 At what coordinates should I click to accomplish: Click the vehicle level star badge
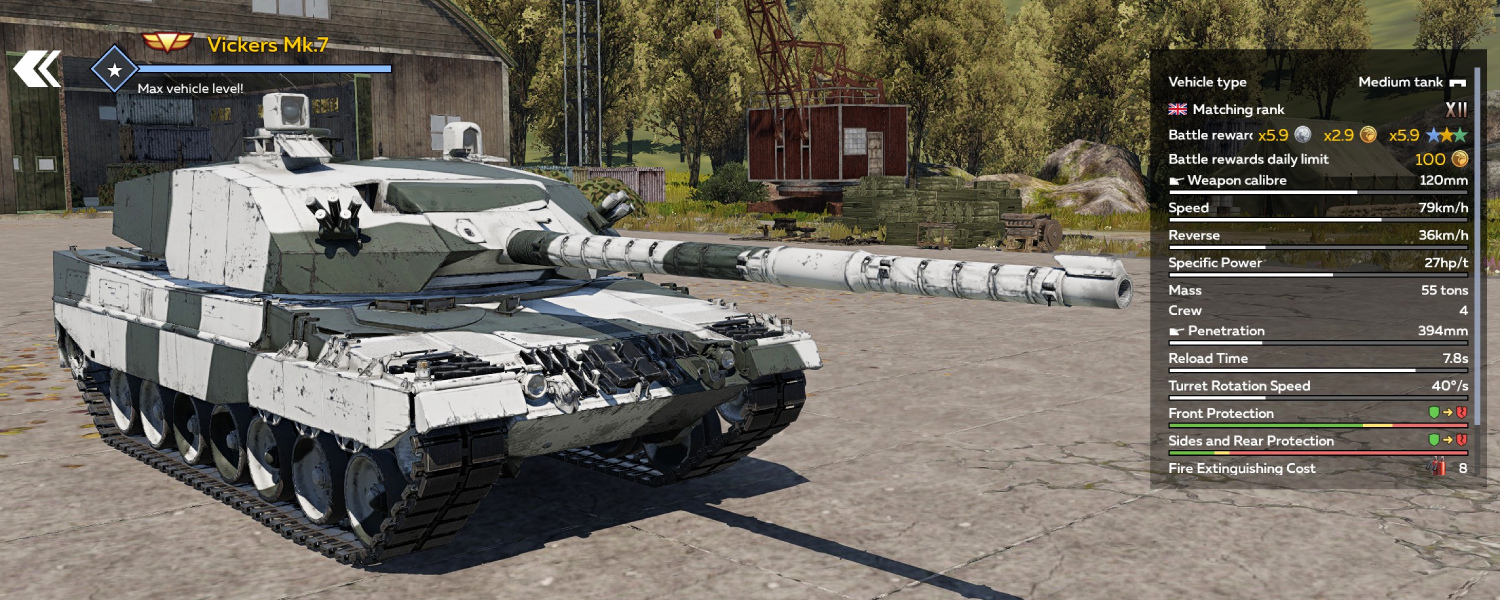point(114,69)
